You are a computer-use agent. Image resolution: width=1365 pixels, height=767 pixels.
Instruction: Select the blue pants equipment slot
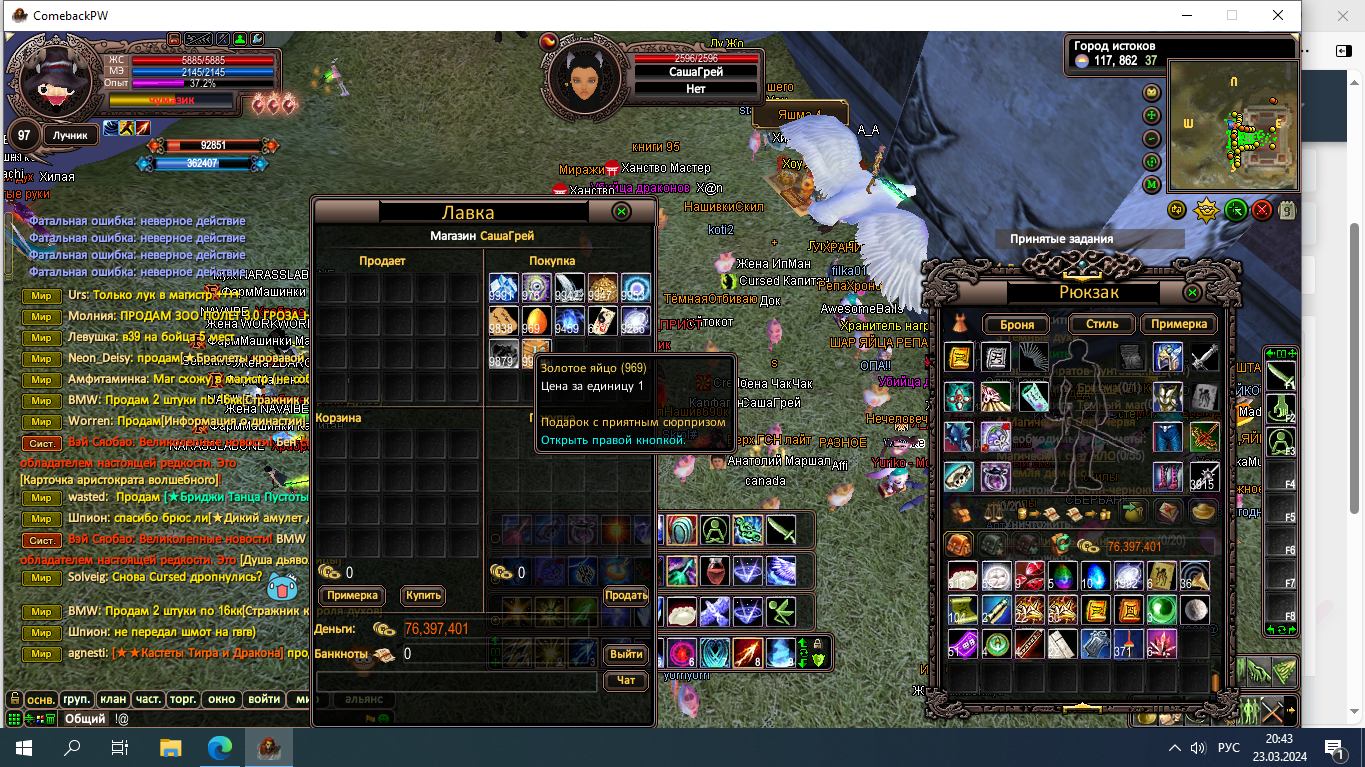coord(1167,437)
